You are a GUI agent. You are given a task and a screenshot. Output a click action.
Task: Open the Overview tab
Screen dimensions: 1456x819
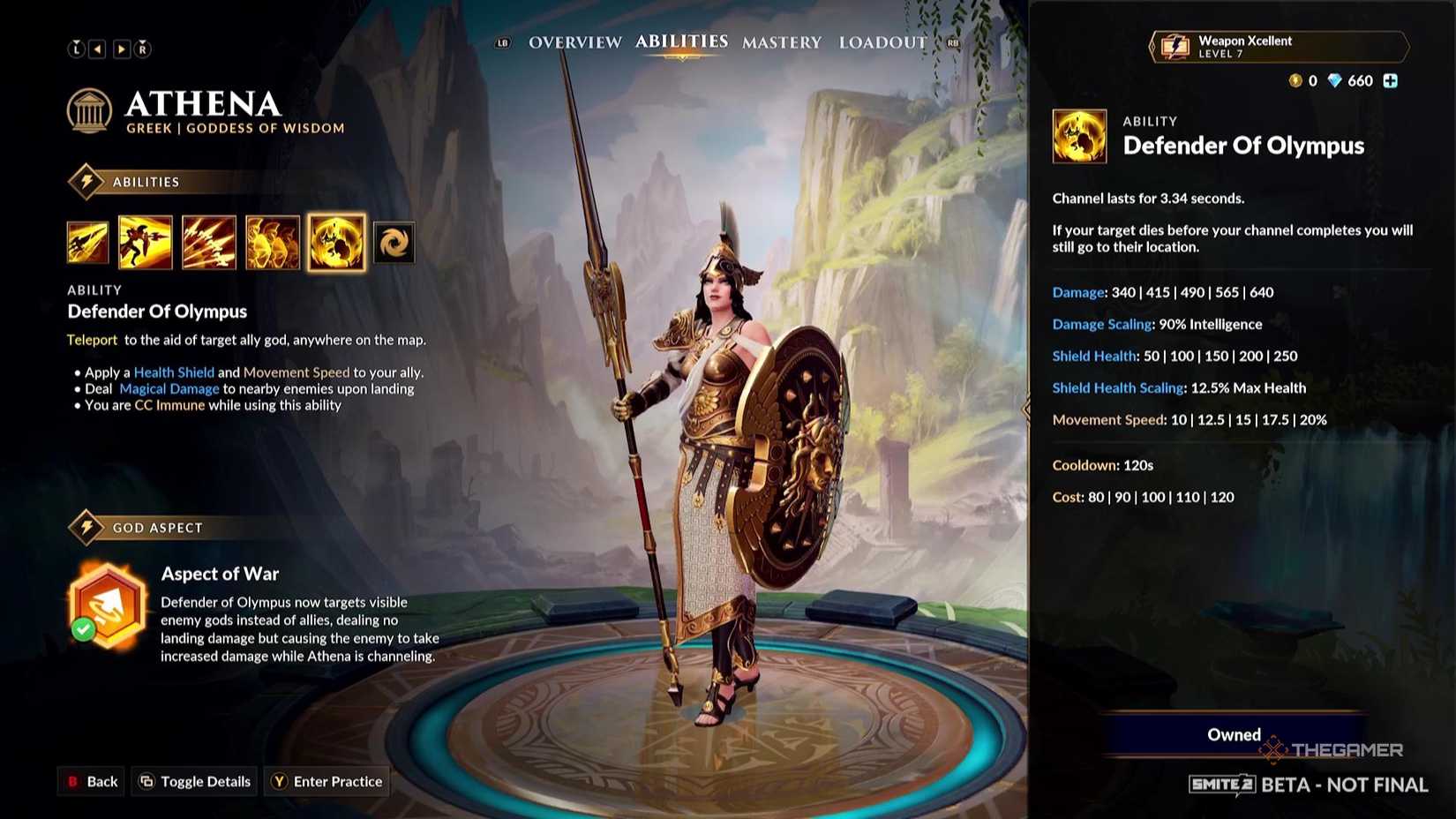click(x=574, y=42)
